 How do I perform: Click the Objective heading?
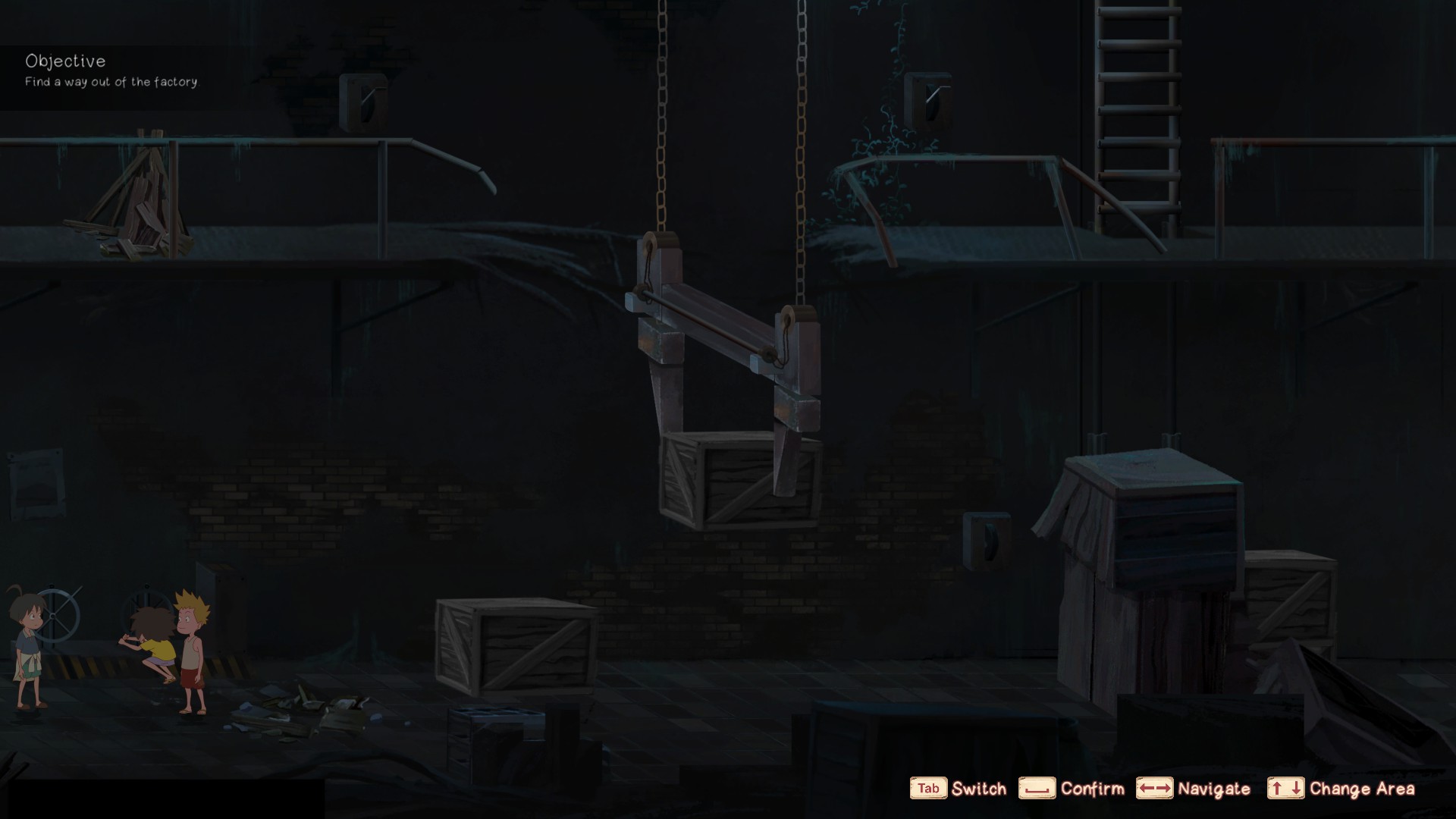(67, 61)
